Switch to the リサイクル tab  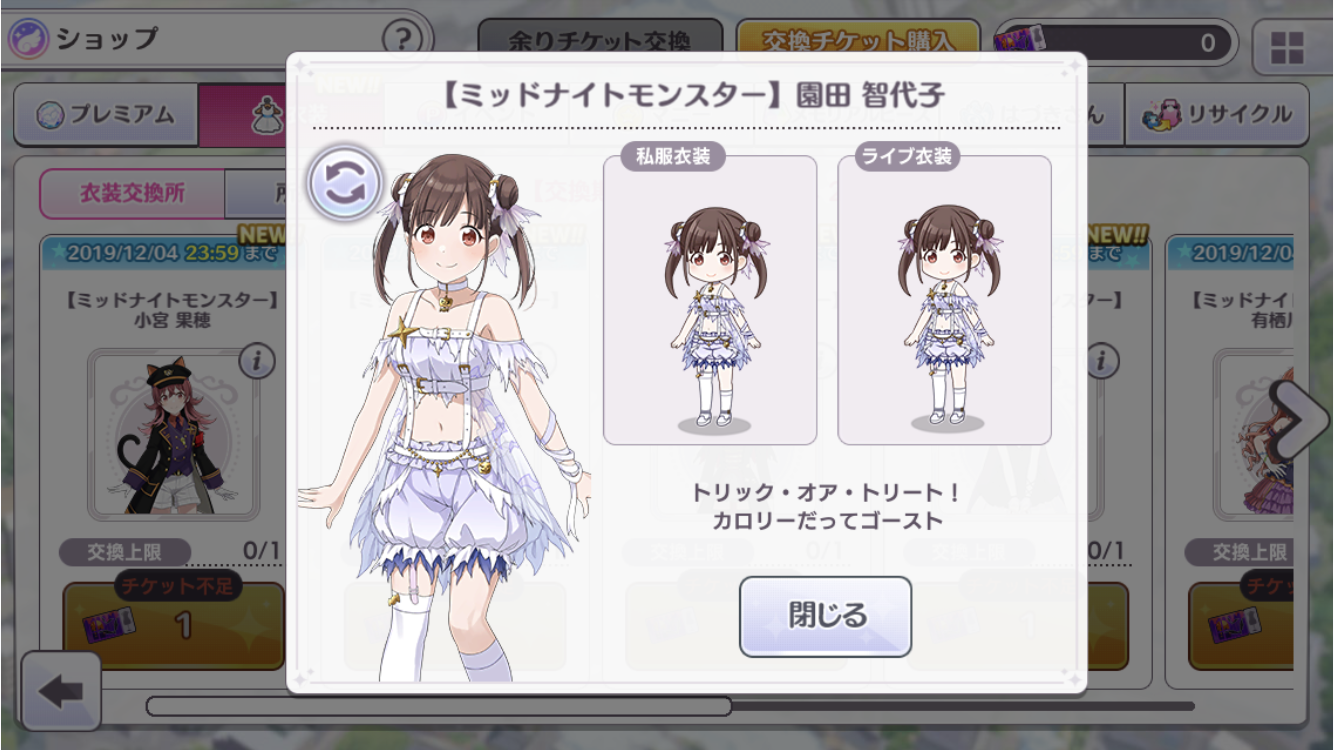(x=1218, y=115)
